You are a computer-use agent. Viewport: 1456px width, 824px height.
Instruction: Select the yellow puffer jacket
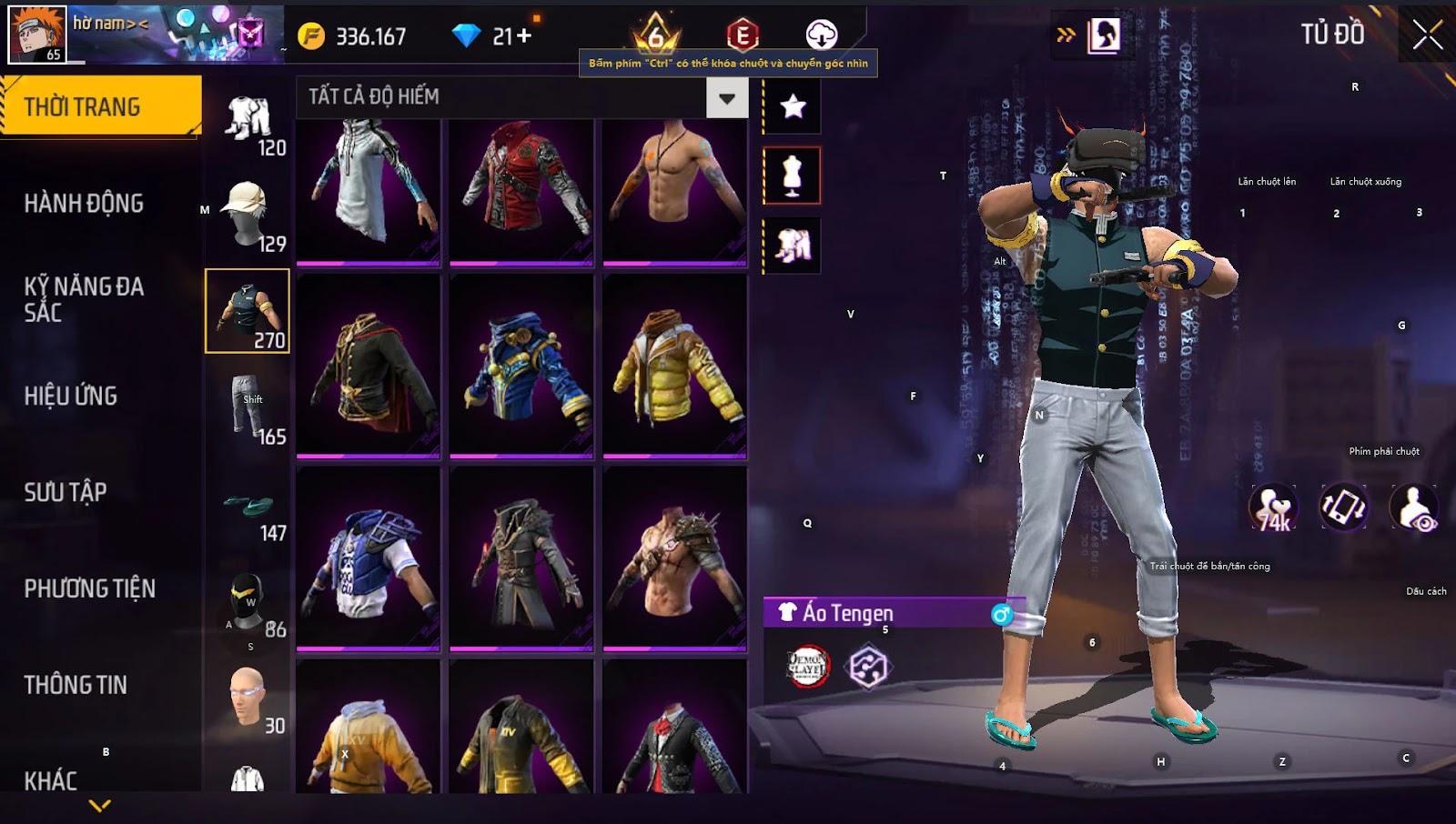pyautogui.click(x=674, y=366)
